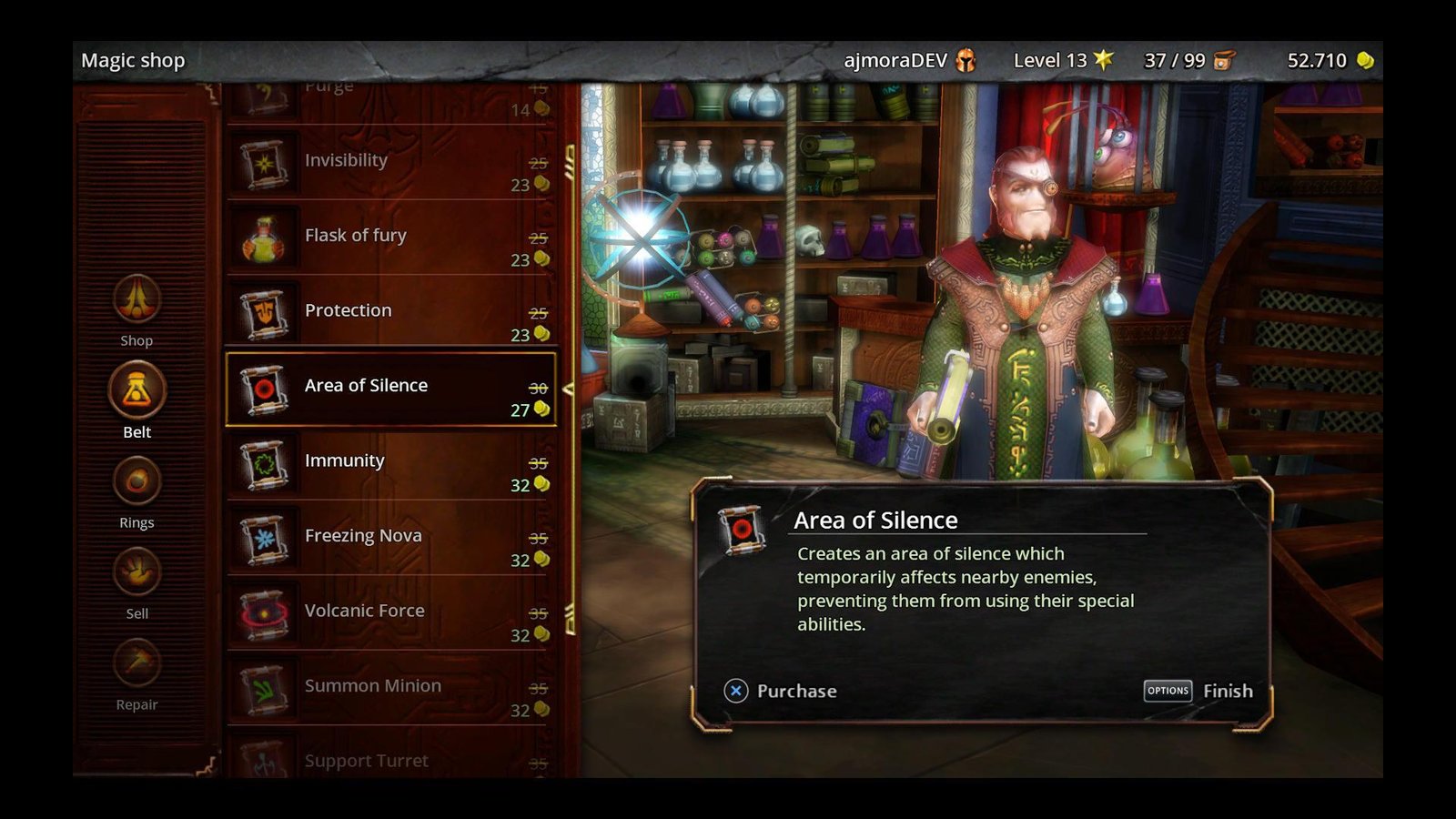The image size is (1456, 819).
Task: Choose the Freezing Nova scroll
Action: [391, 540]
